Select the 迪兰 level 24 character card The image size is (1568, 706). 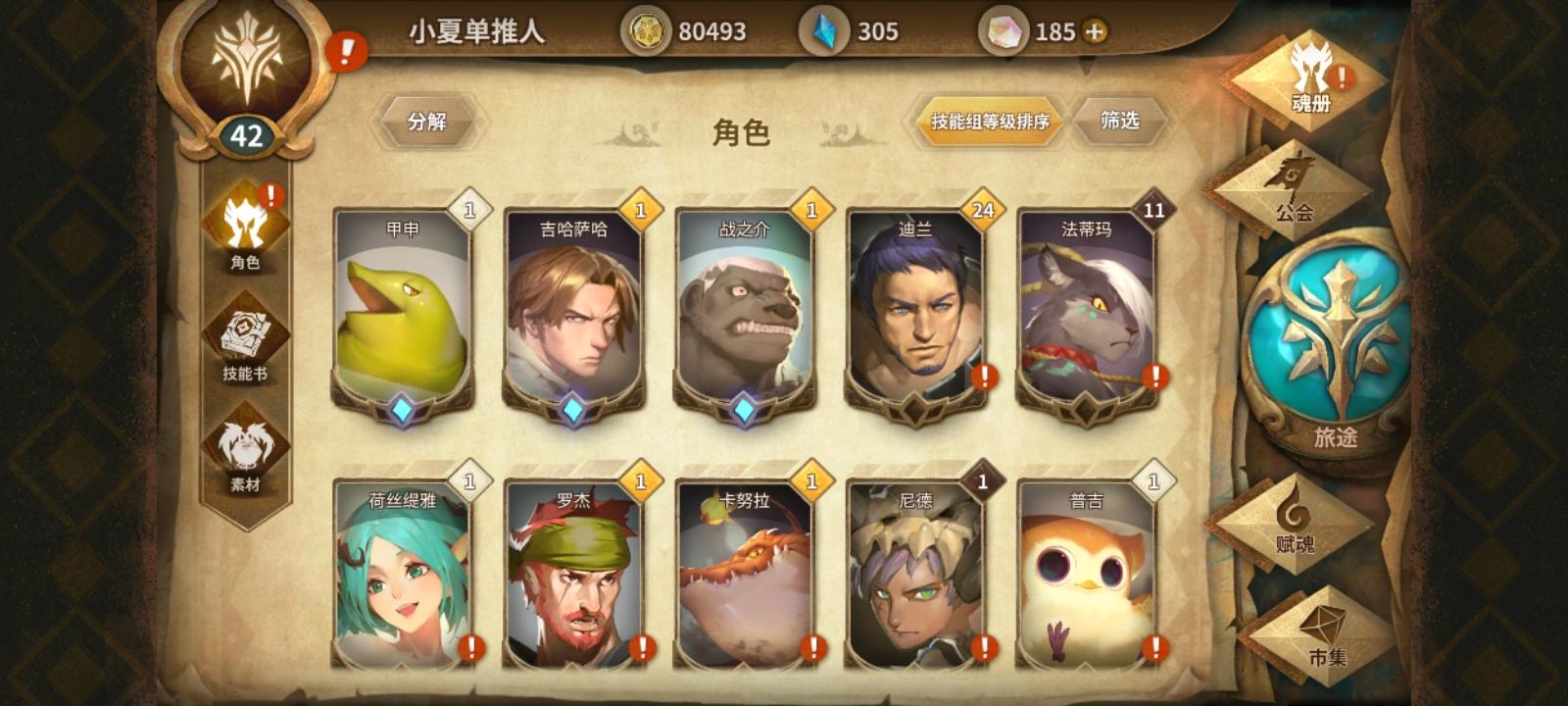coord(919,314)
